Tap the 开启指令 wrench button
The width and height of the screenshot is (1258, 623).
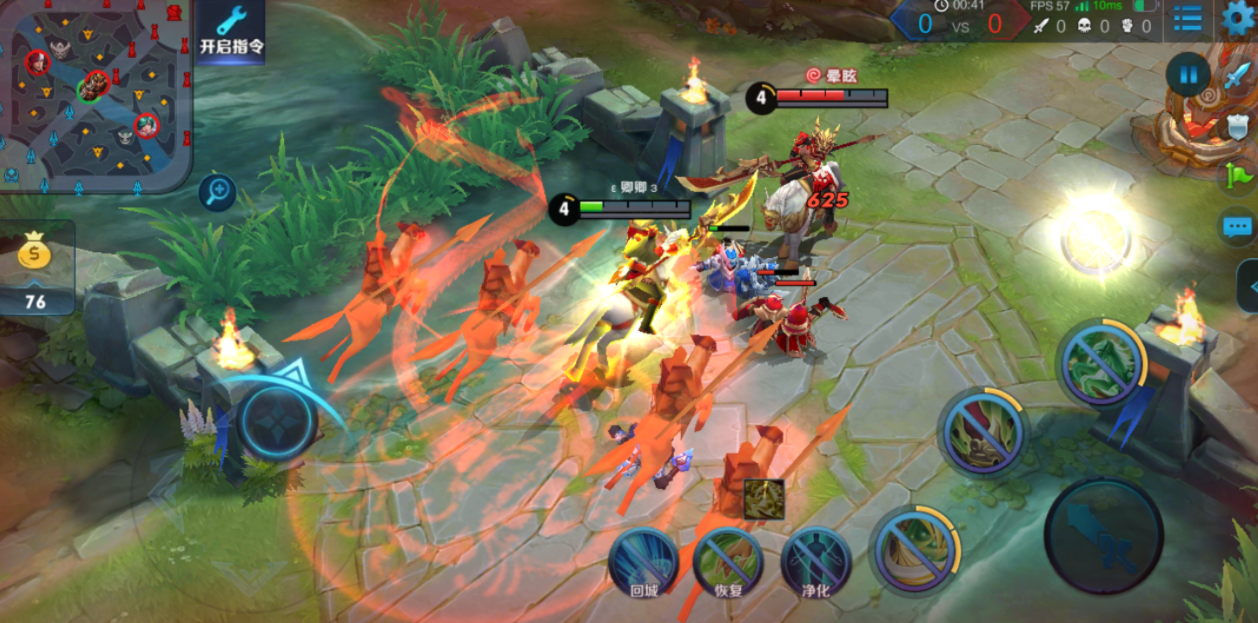pyautogui.click(x=231, y=30)
